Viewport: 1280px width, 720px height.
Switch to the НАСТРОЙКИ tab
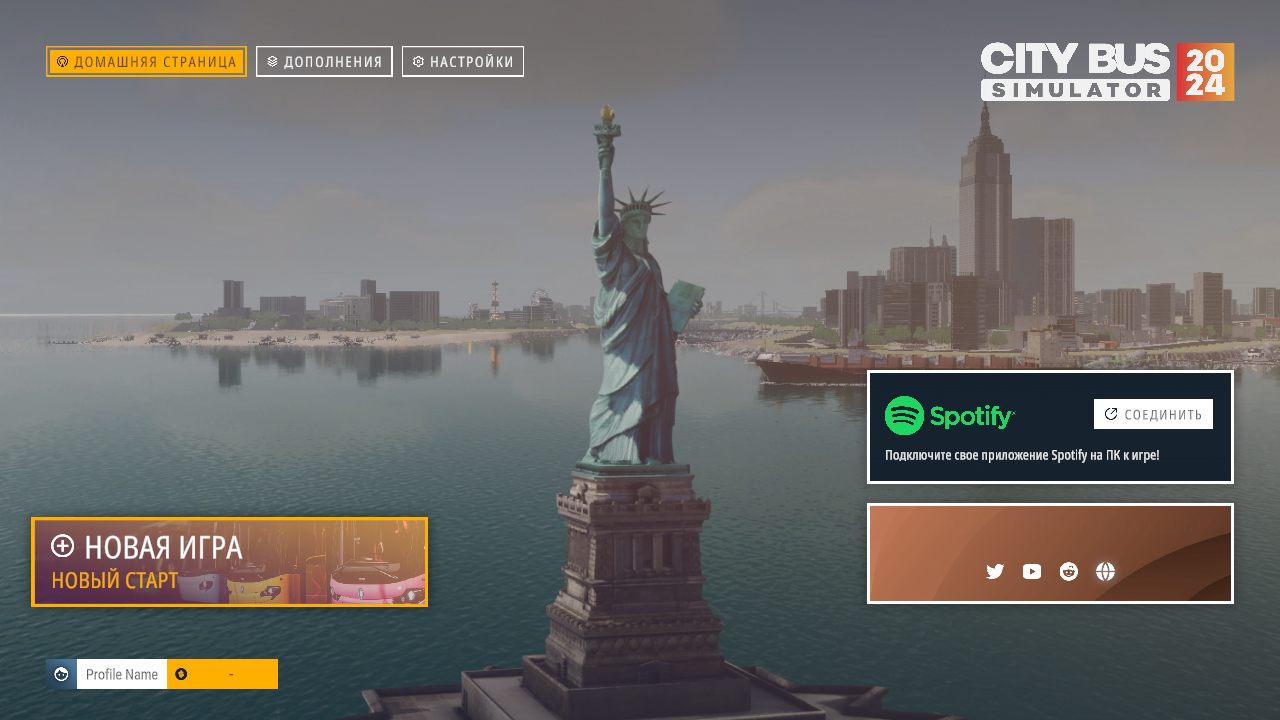(x=462, y=61)
